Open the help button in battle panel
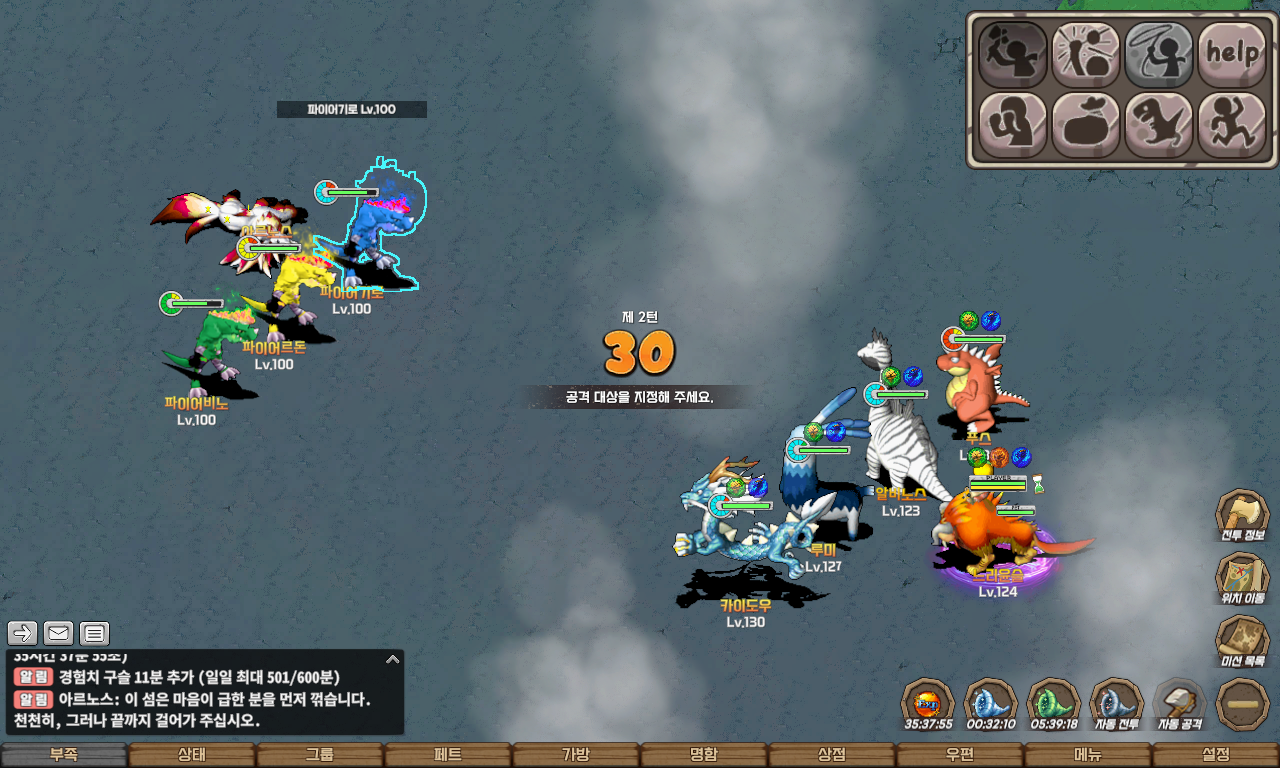This screenshot has height=768, width=1280. point(1232,54)
